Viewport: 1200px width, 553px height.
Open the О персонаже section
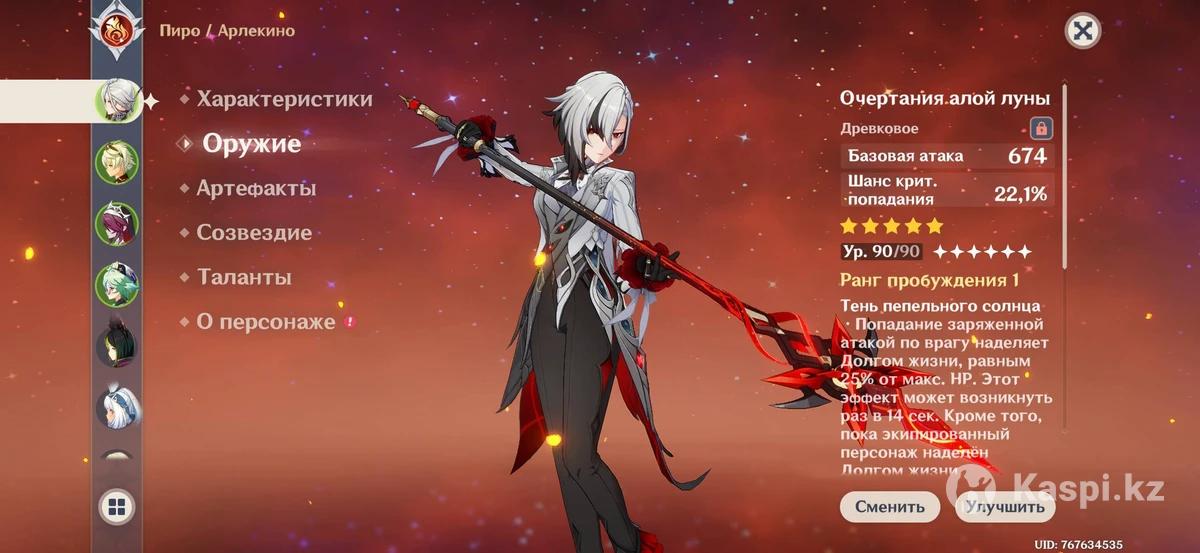264,322
